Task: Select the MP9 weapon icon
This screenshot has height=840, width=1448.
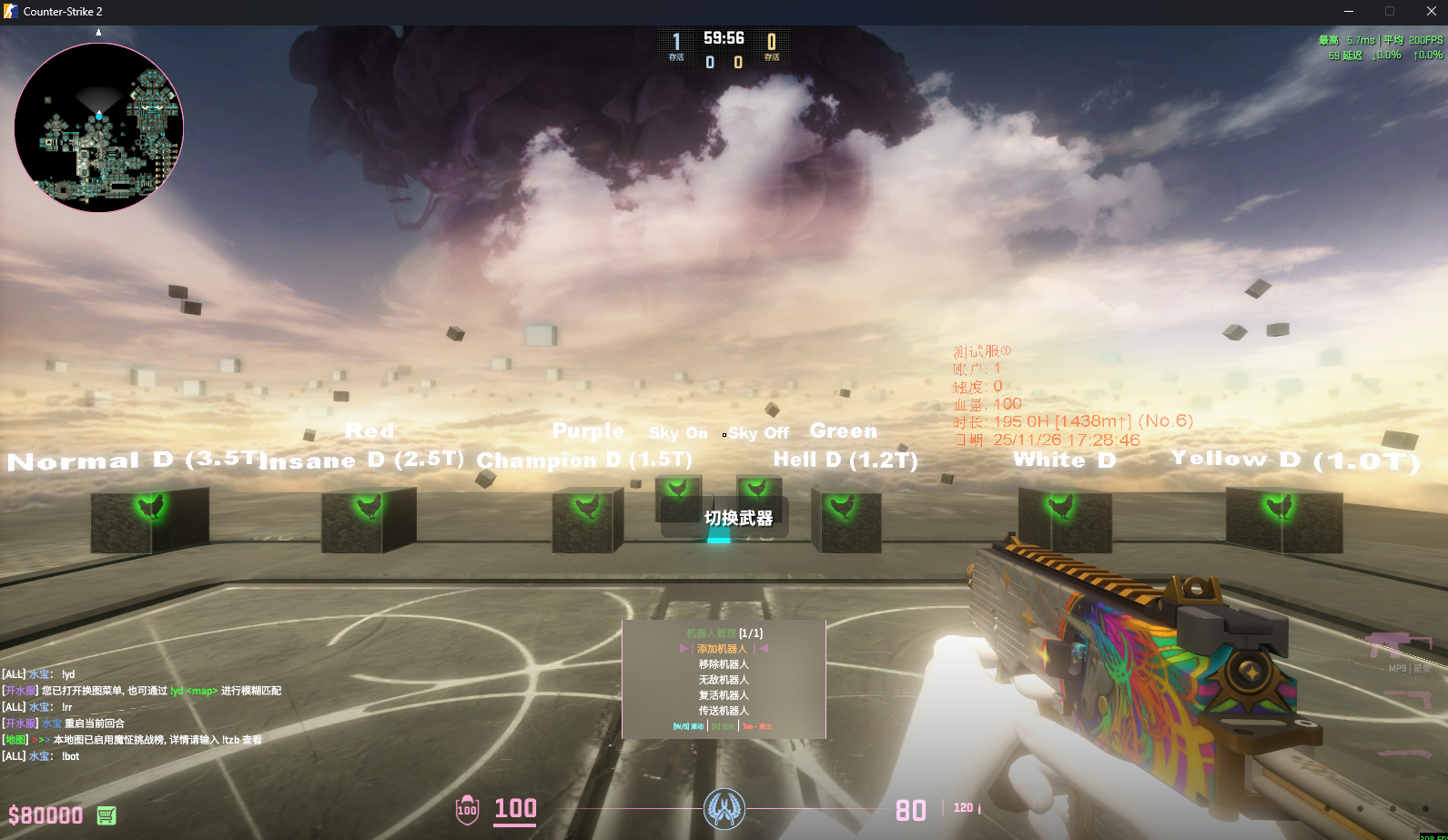Action: point(1398,647)
